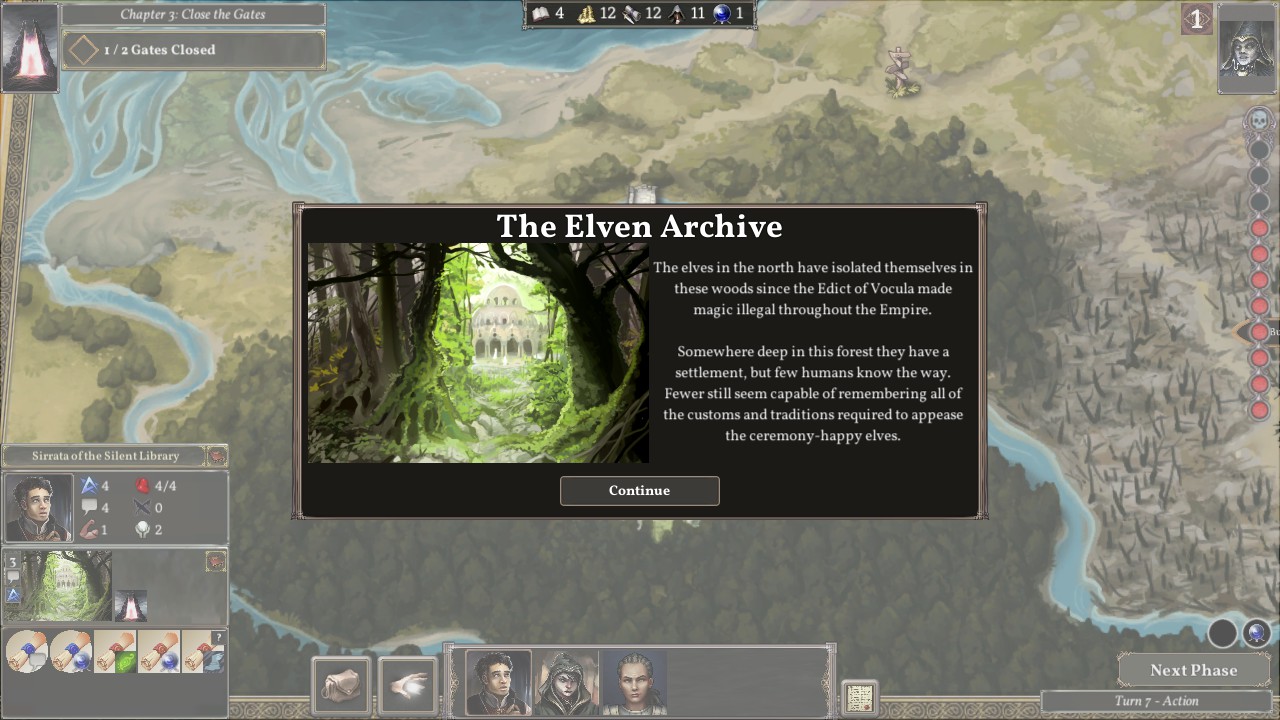Viewport: 1280px width, 720px height.
Task: Open the journal page icon beside Next Phase
Action: click(x=858, y=697)
